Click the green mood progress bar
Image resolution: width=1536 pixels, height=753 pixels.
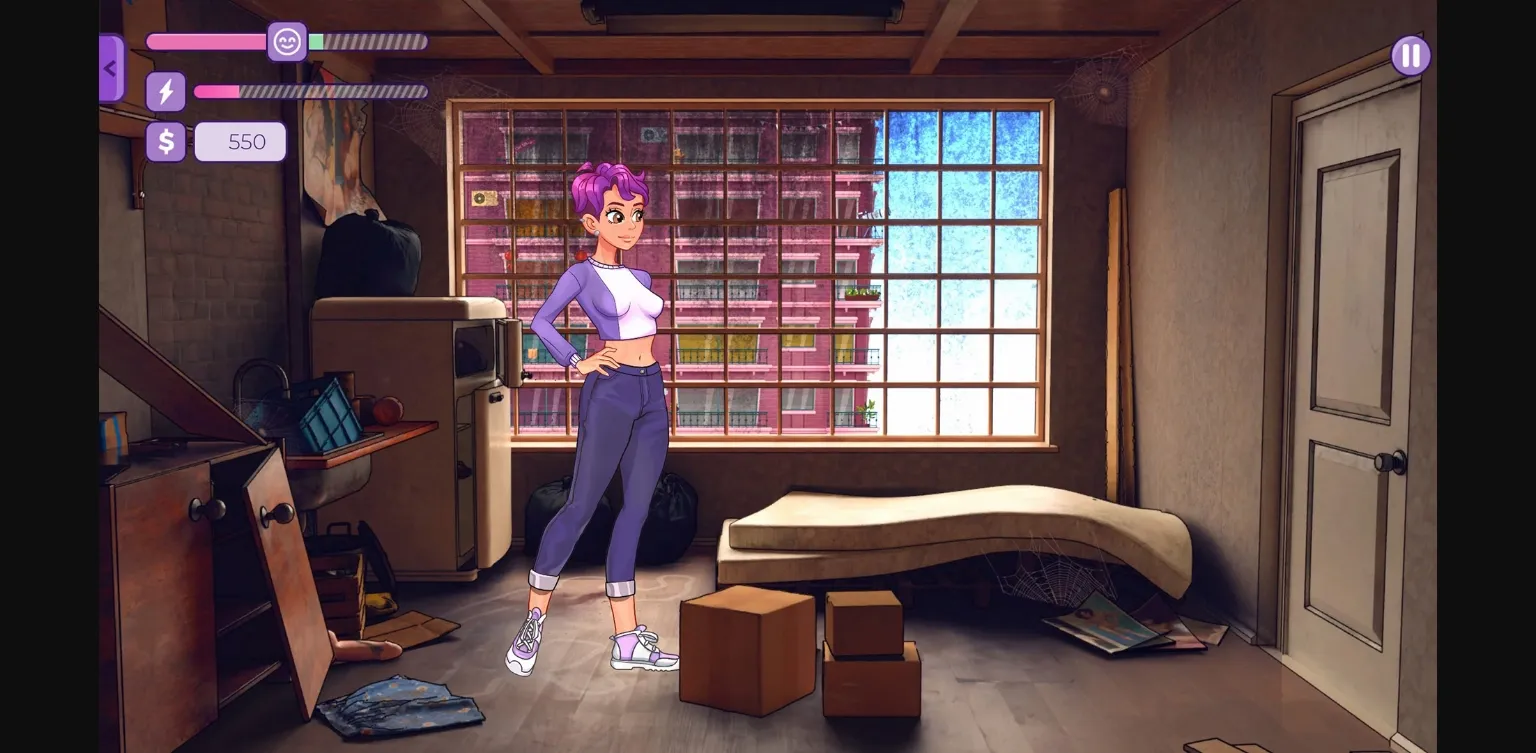(315, 42)
